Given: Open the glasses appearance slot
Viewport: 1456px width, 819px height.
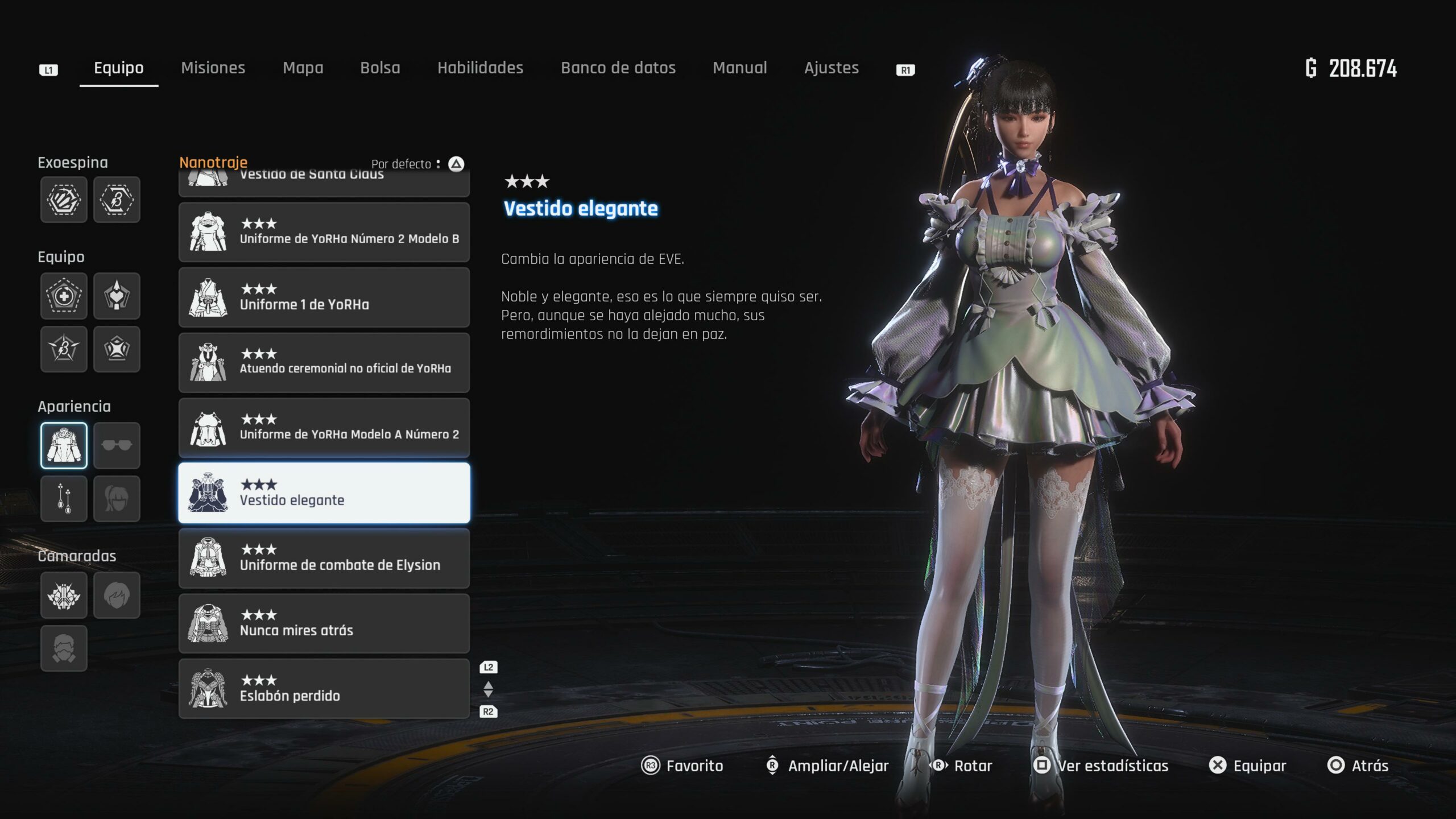Looking at the screenshot, I should pyautogui.click(x=117, y=445).
